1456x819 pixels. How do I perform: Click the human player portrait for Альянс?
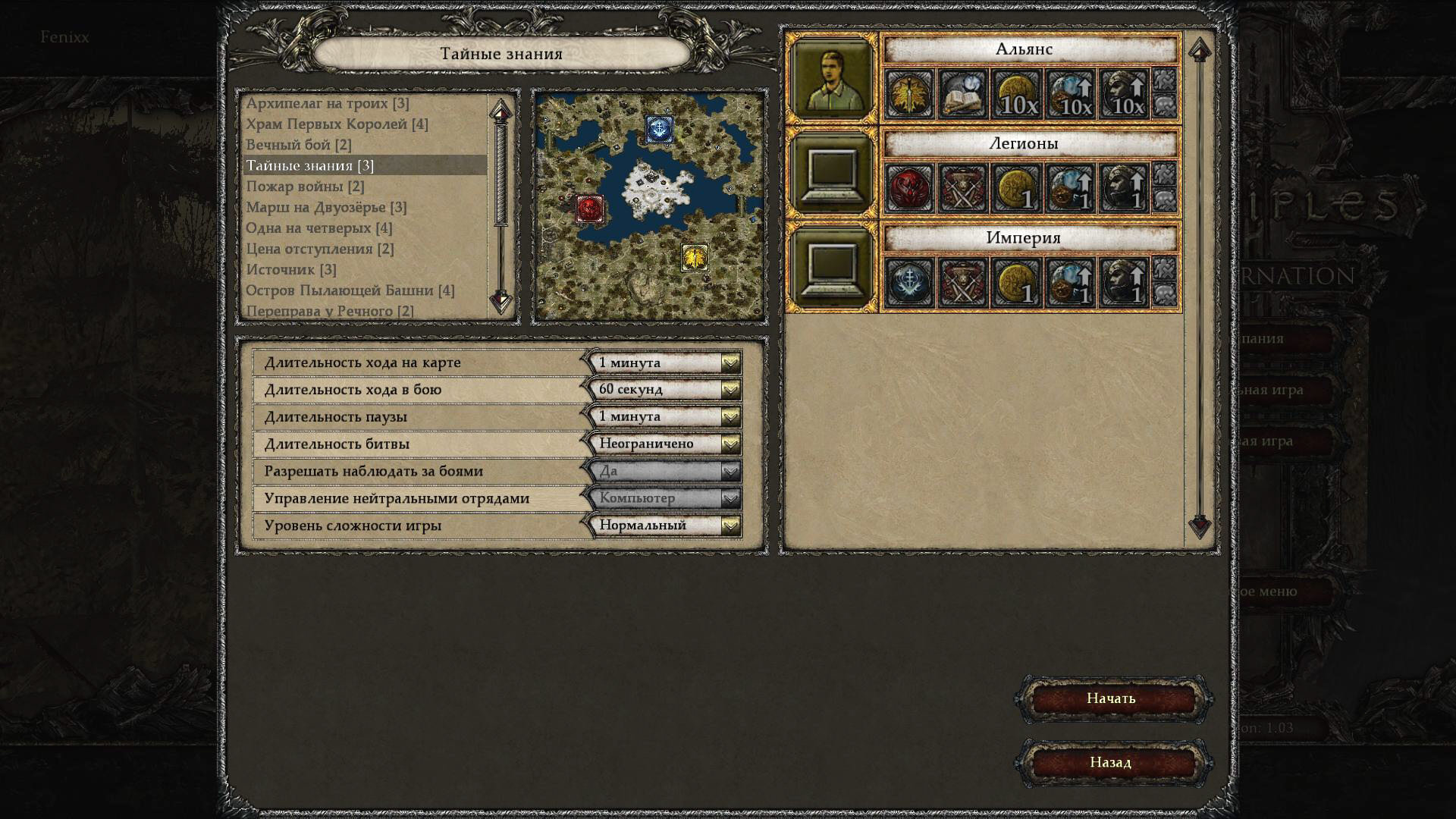pyautogui.click(x=831, y=77)
